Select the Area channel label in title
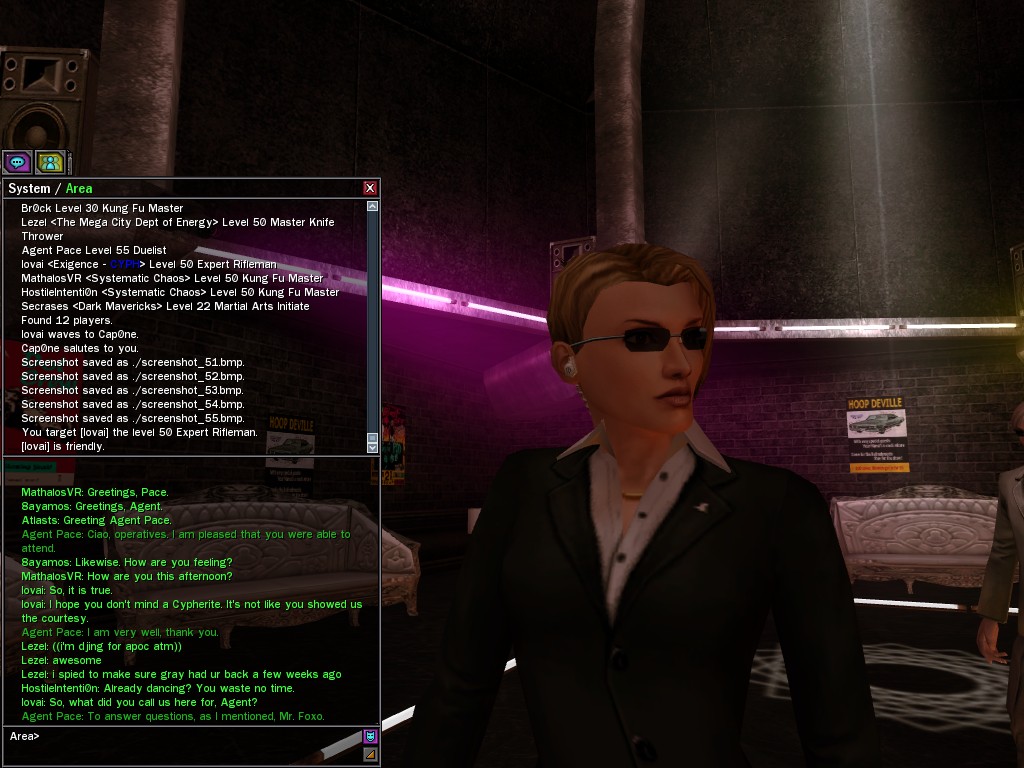The height and width of the screenshot is (768, 1024). [79, 188]
